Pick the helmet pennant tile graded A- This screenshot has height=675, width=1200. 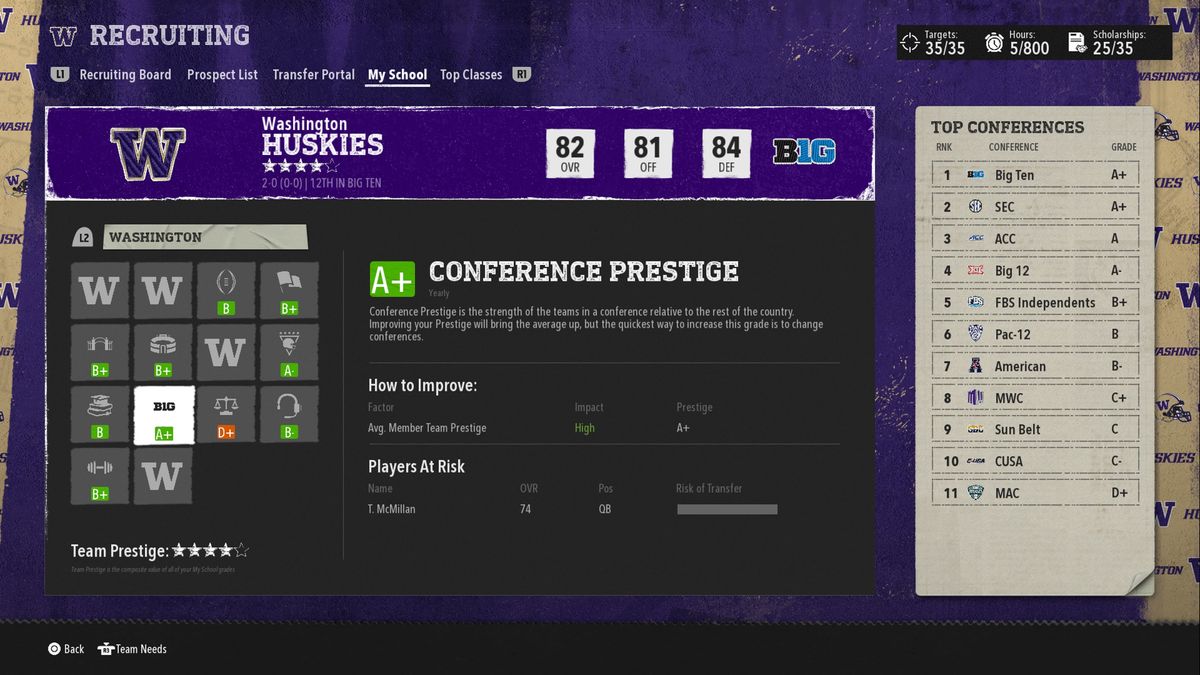[289, 353]
